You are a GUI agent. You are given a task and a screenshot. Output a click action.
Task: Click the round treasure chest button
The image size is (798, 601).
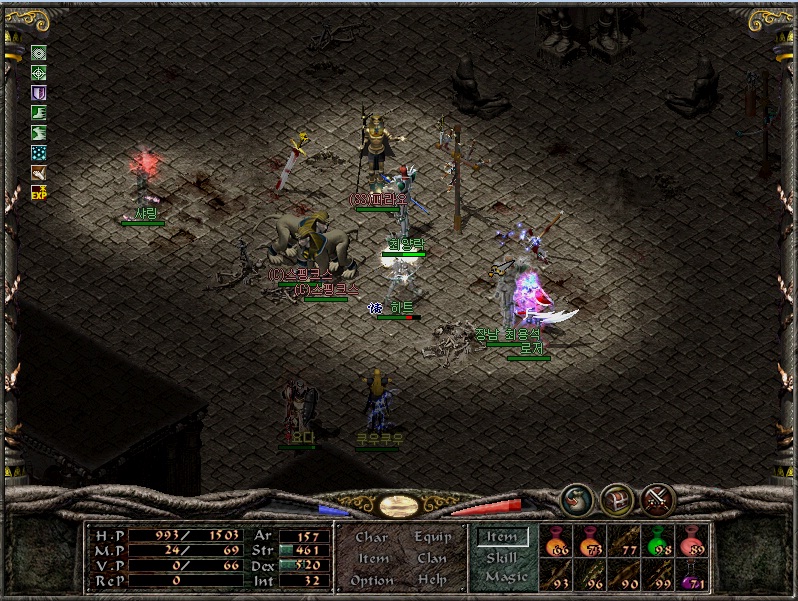615,497
